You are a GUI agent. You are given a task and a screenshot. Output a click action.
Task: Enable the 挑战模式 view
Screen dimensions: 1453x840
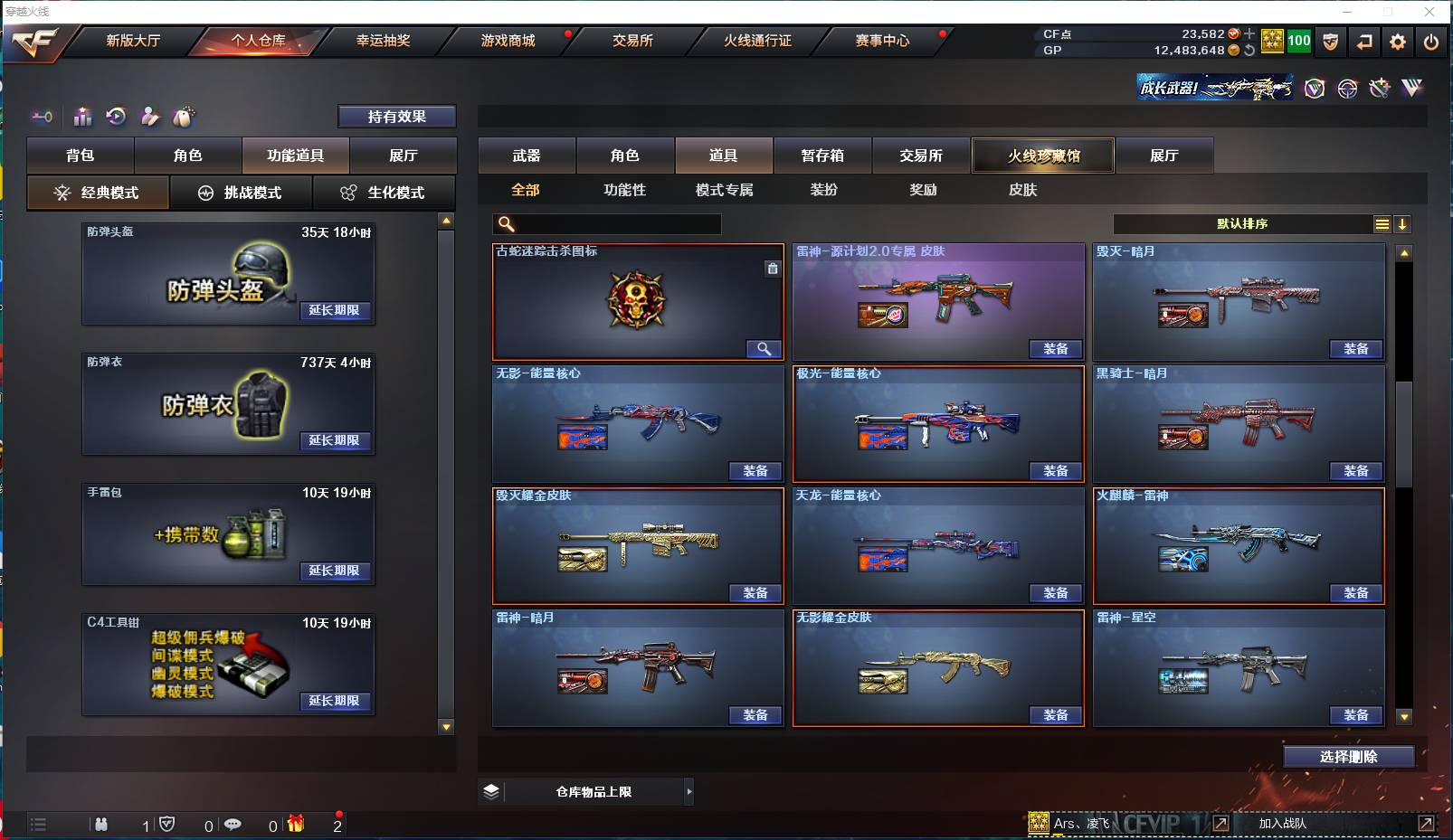tap(241, 193)
